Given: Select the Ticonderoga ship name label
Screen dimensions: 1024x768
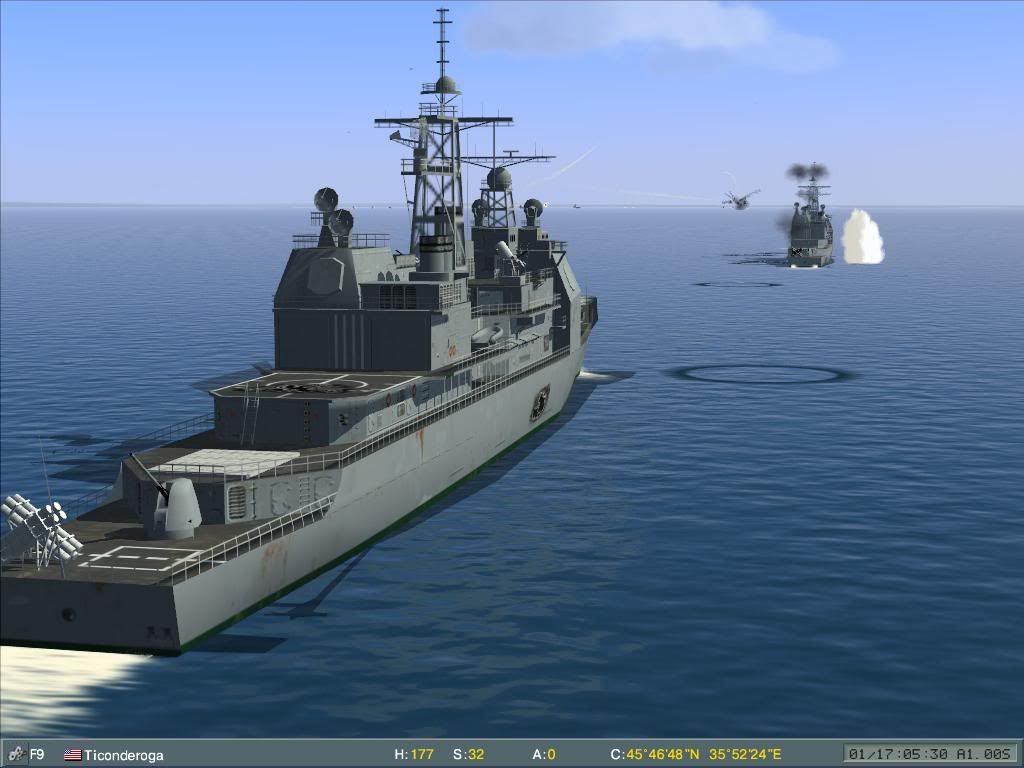Looking at the screenshot, I should click(123, 755).
